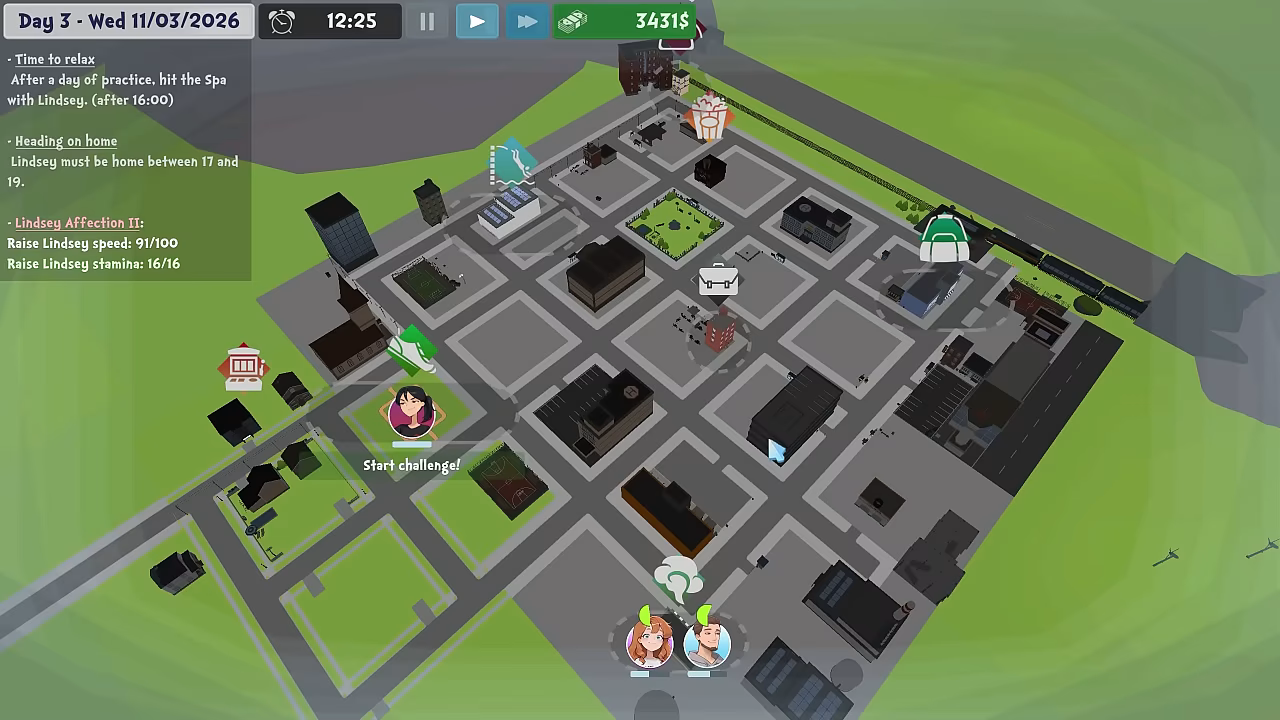1280x720 pixels.
Task: Select the popcorn cinema map marker
Action: (x=708, y=117)
